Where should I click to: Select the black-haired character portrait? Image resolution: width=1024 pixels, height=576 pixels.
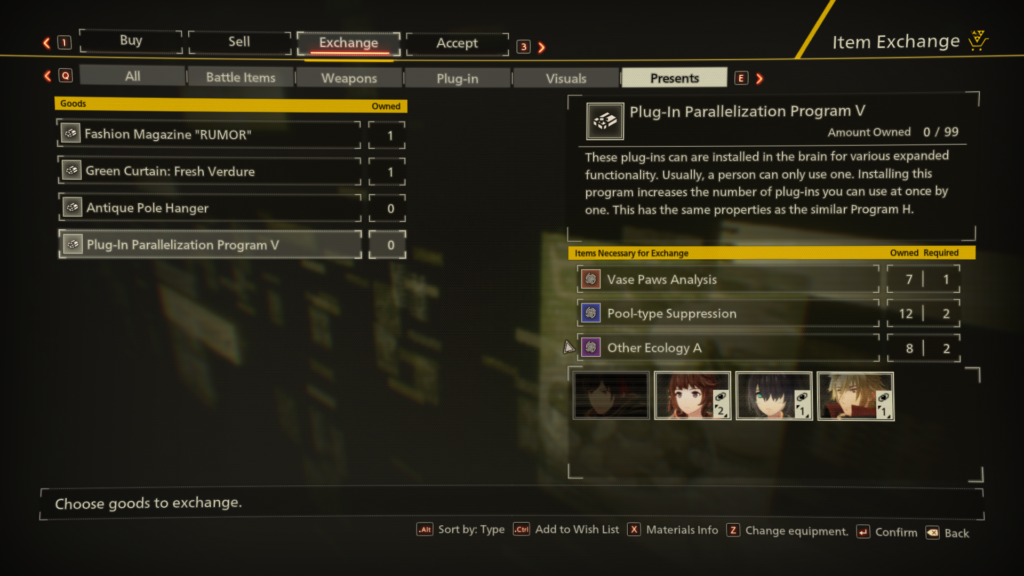click(x=774, y=396)
